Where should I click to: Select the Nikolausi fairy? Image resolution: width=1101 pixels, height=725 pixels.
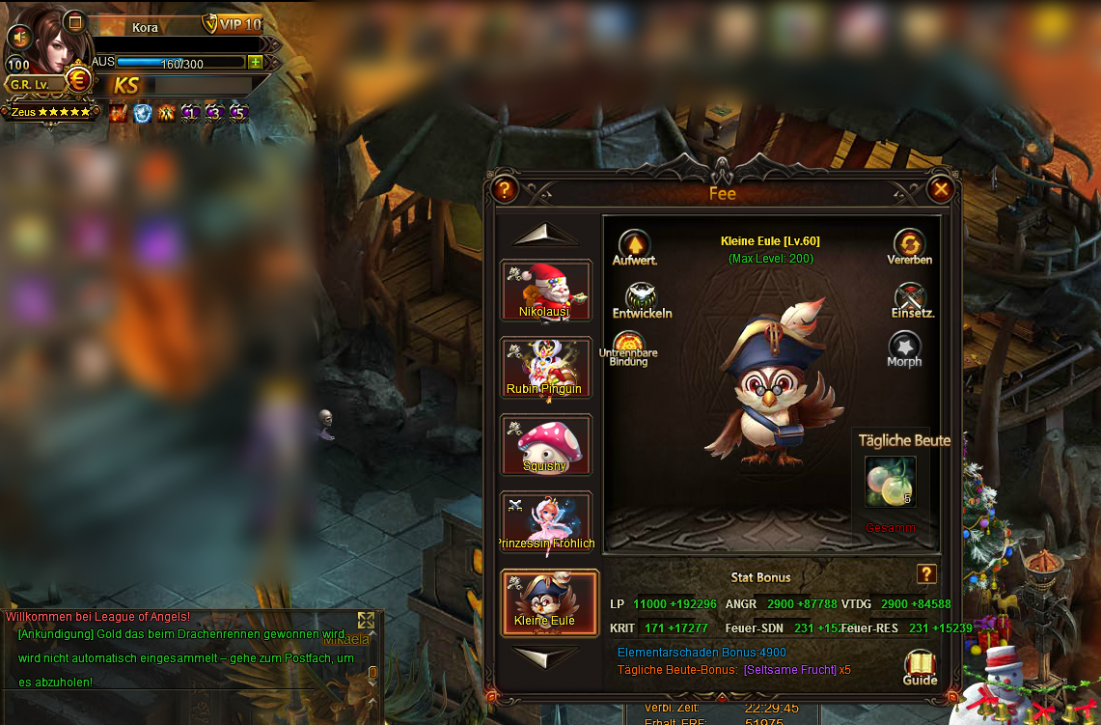546,290
